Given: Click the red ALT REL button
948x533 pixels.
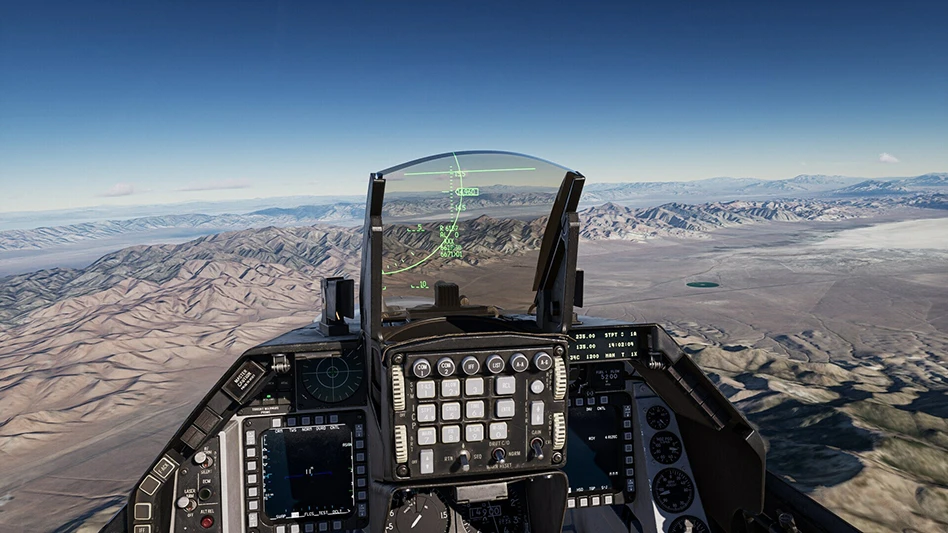Looking at the screenshot, I should click(x=207, y=521).
